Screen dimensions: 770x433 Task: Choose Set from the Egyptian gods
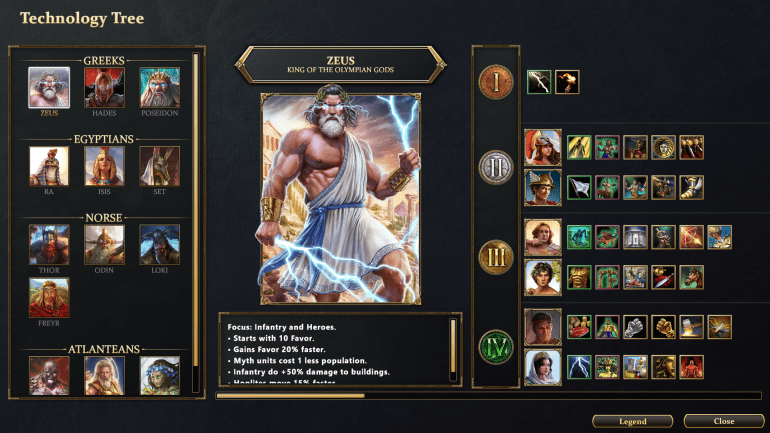160,166
